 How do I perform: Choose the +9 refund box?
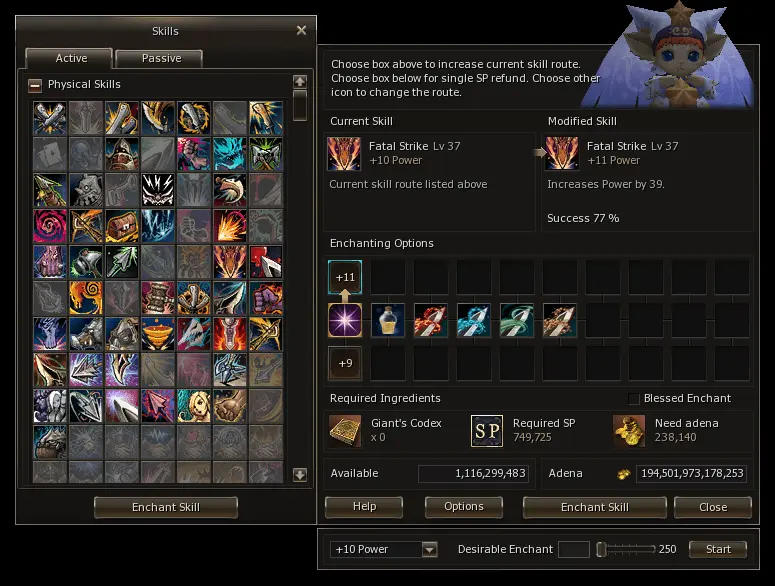345,363
